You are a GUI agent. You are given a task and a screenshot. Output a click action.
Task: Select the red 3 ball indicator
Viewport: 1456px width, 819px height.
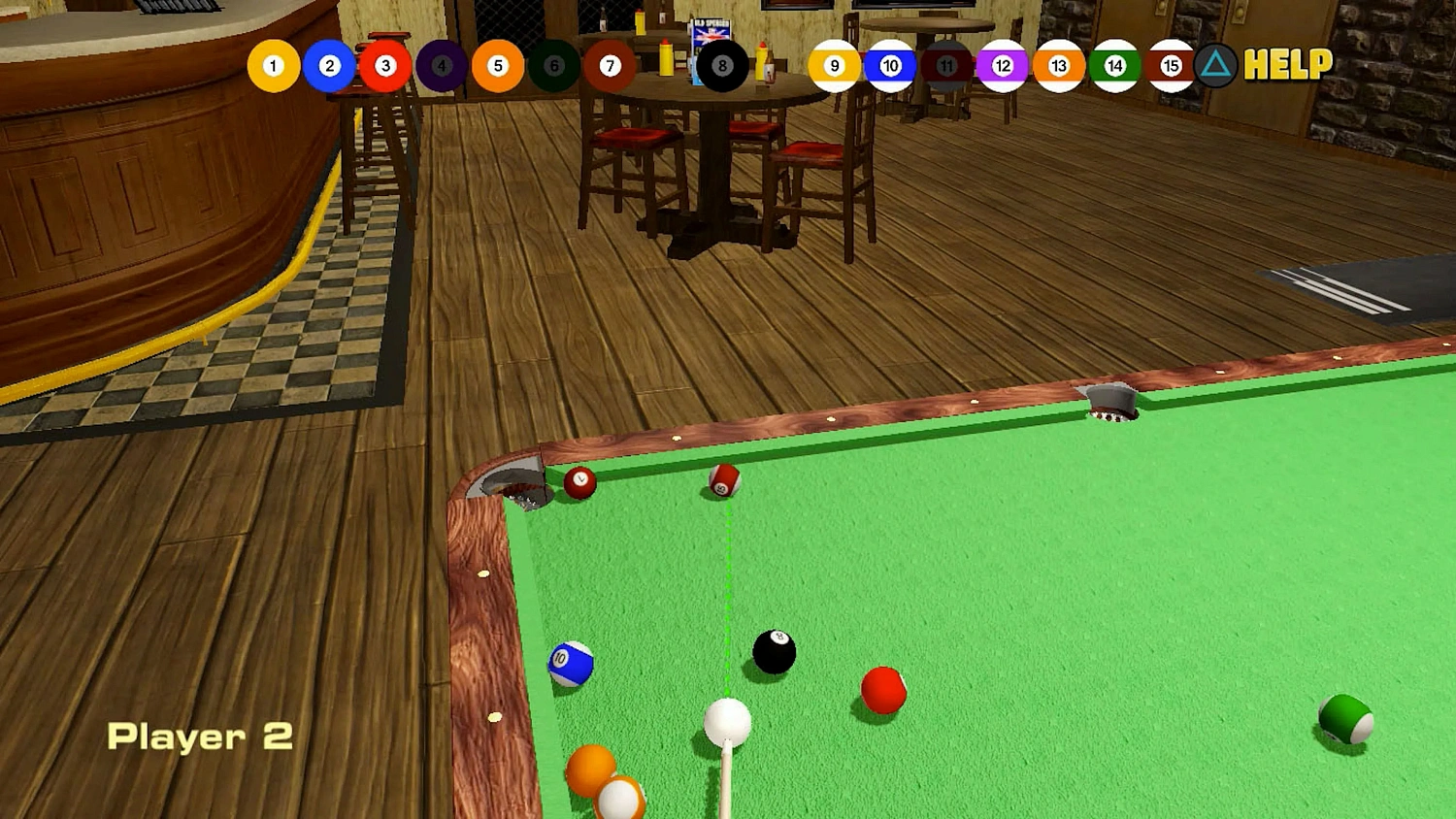384,65
